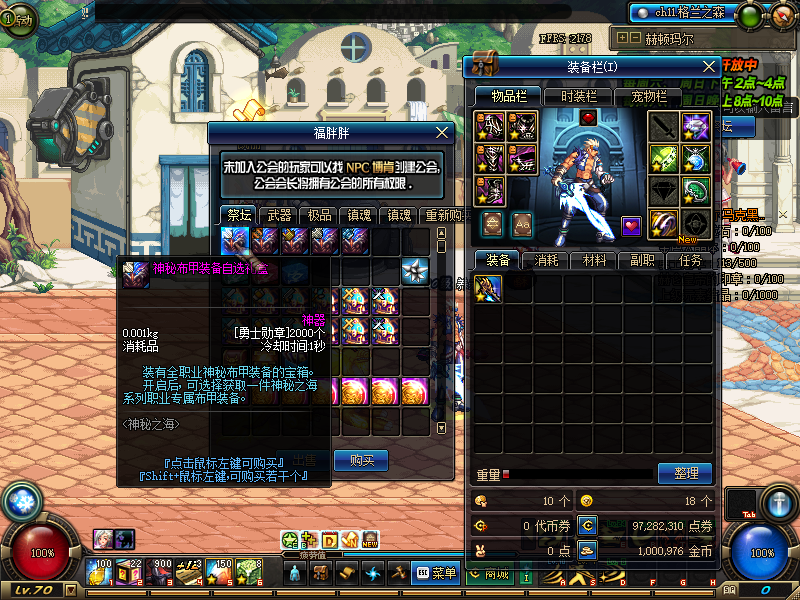The width and height of the screenshot is (800, 600).
Task: Switch to the 副职 sub-profession tab
Action: point(642,260)
